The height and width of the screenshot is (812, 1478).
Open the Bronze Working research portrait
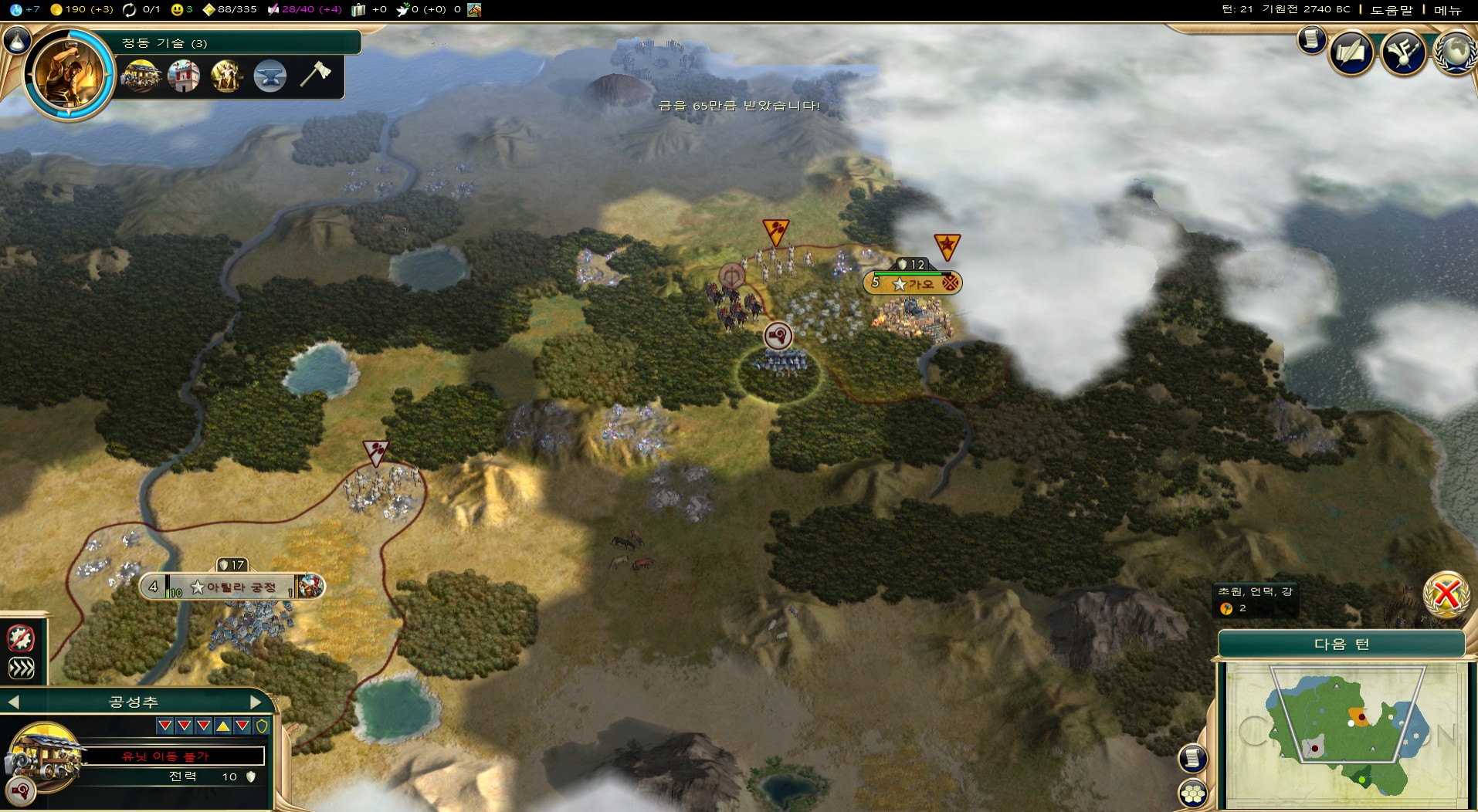[x=68, y=75]
